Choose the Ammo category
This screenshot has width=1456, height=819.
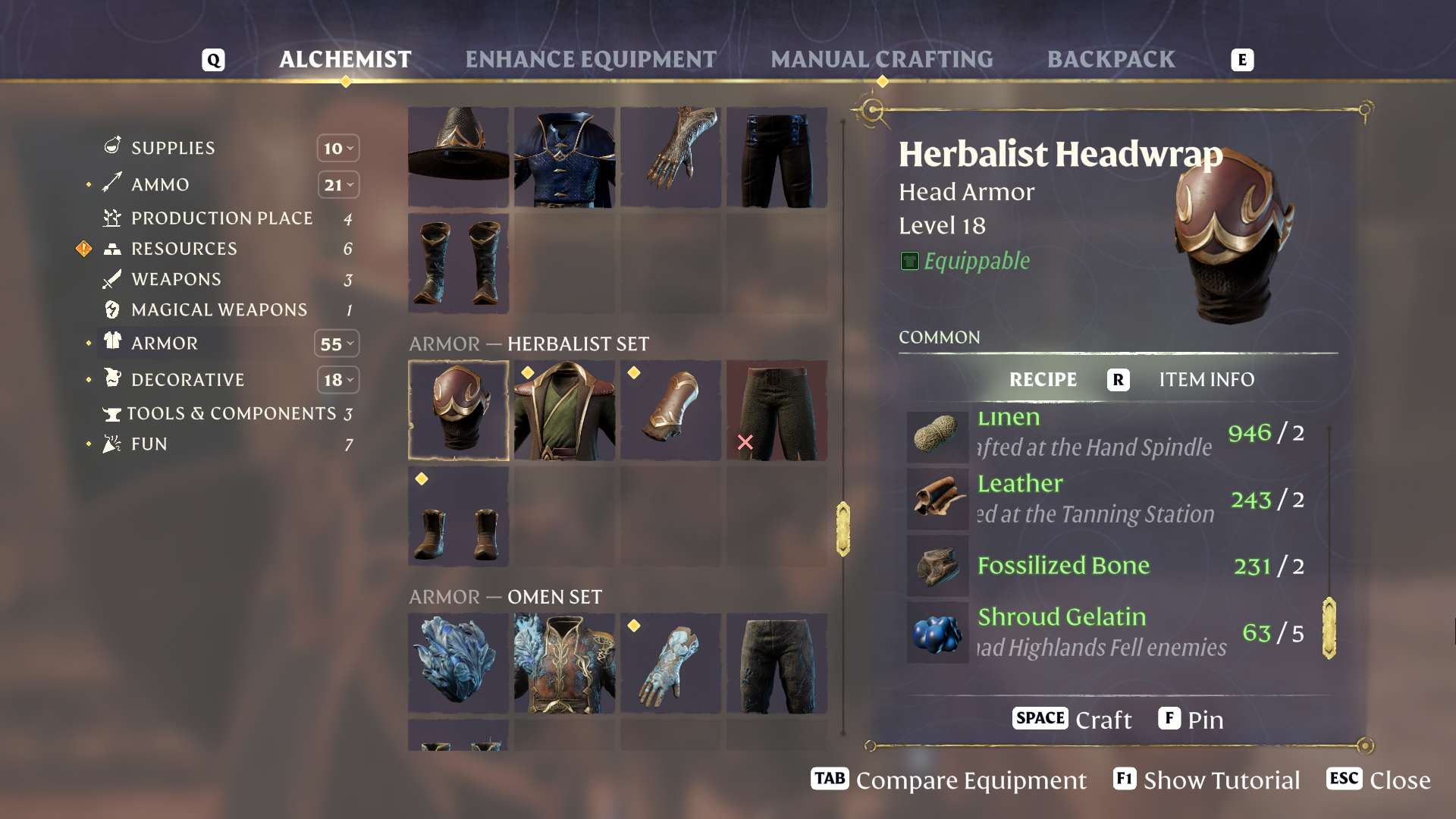[x=160, y=184]
